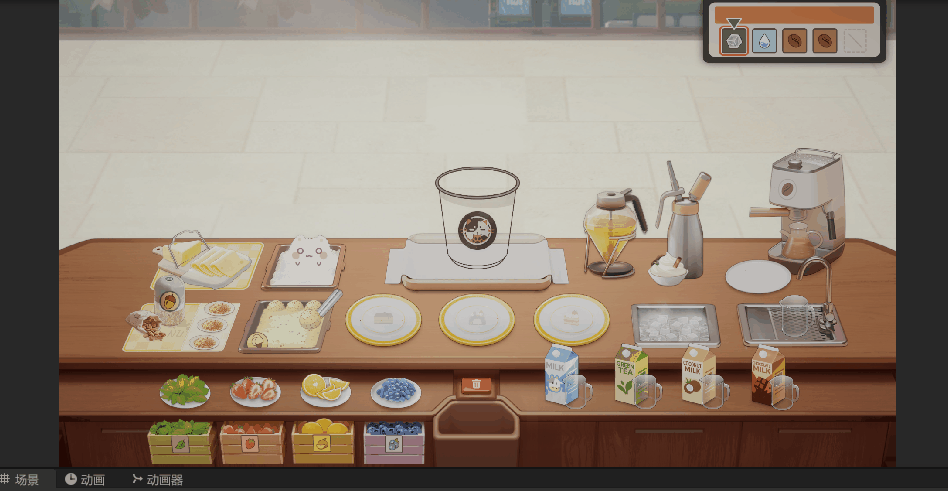Open the 动画器 tab
Screen dimensions: 948x491
[x=158, y=480]
